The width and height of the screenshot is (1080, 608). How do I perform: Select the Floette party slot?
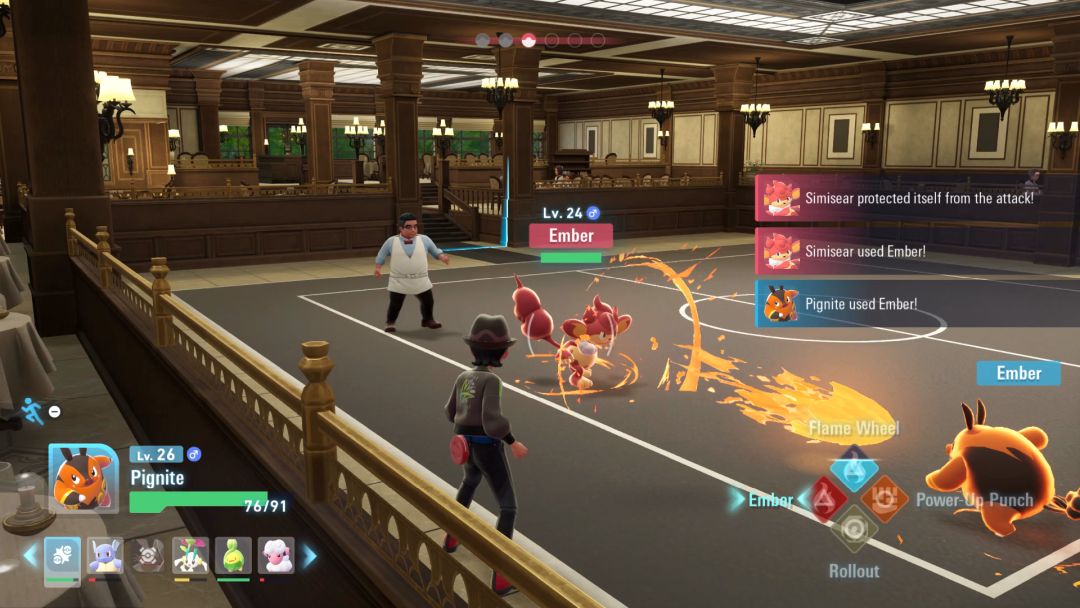point(190,556)
